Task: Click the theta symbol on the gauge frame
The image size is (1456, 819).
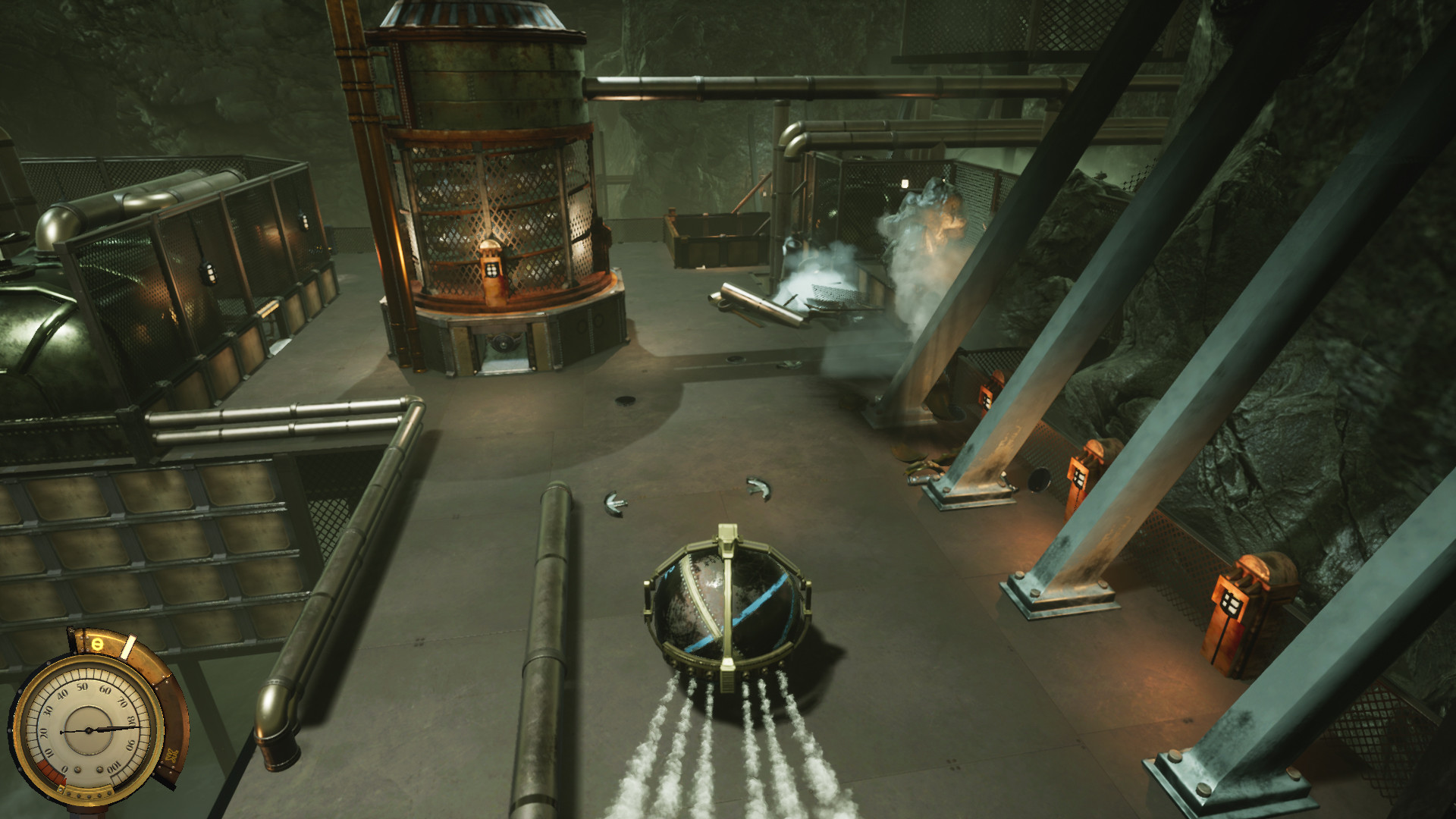Action: 96,644
